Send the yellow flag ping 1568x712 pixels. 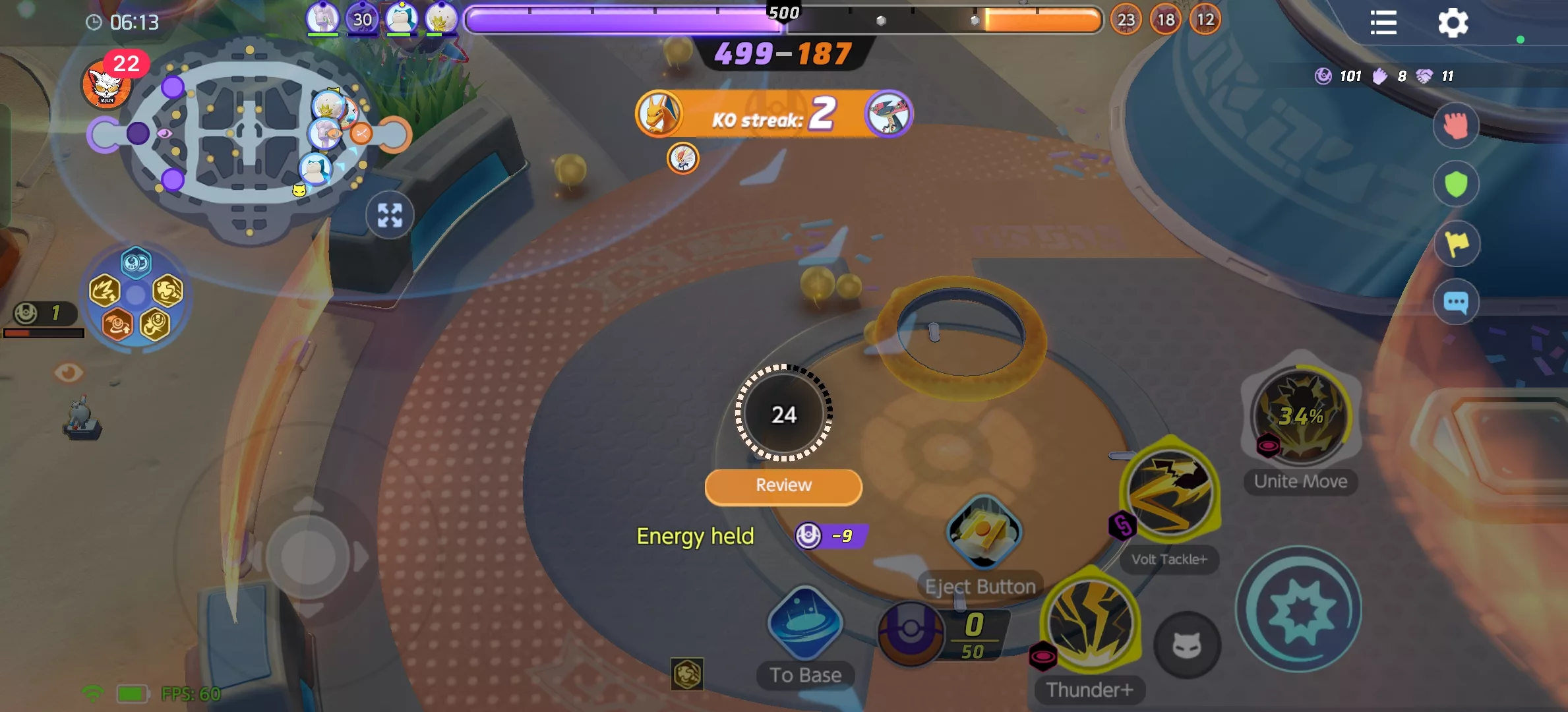pos(1456,243)
